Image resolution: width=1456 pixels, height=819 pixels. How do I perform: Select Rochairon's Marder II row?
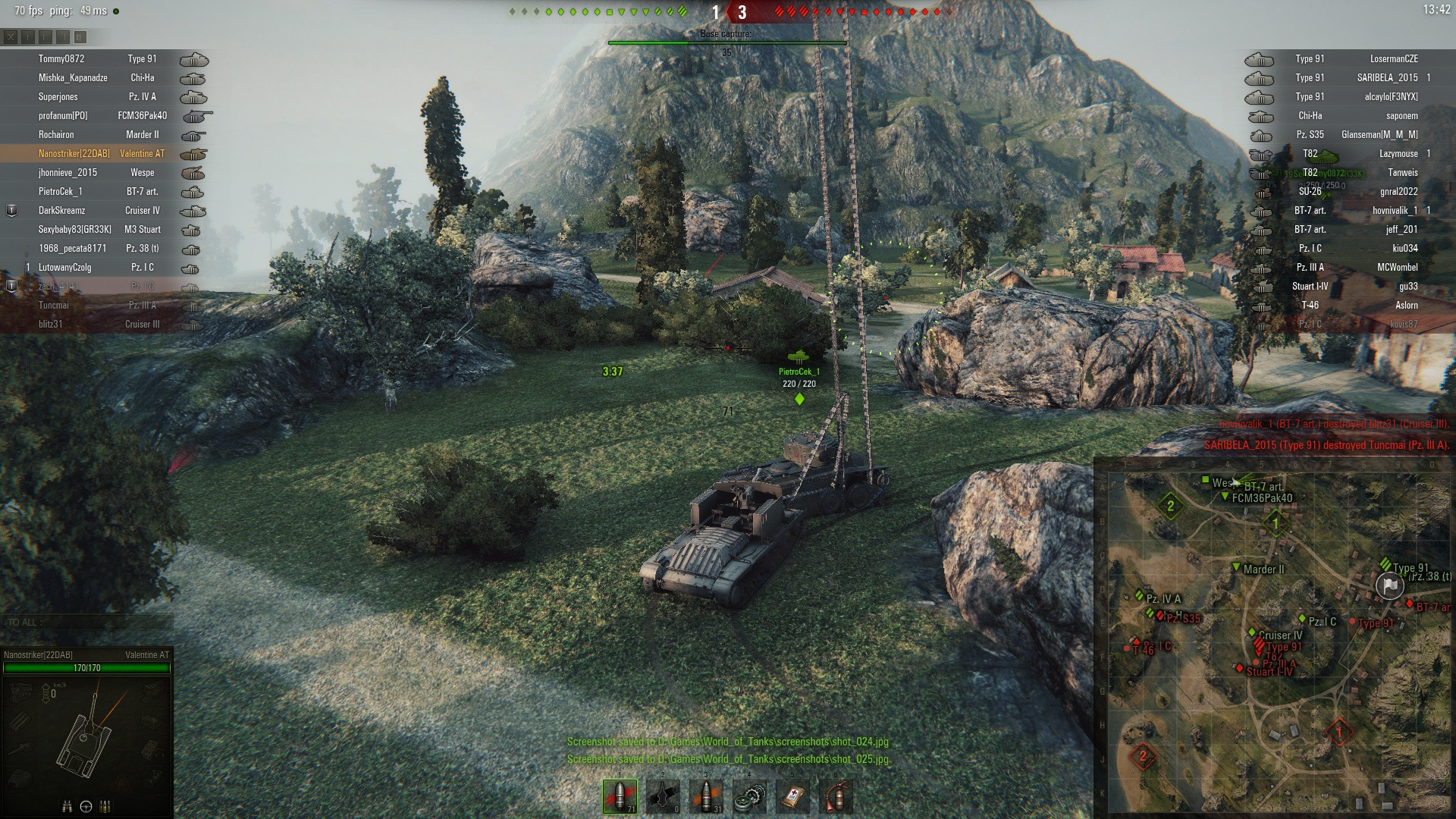pyautogui.click(x=106, y=135)
